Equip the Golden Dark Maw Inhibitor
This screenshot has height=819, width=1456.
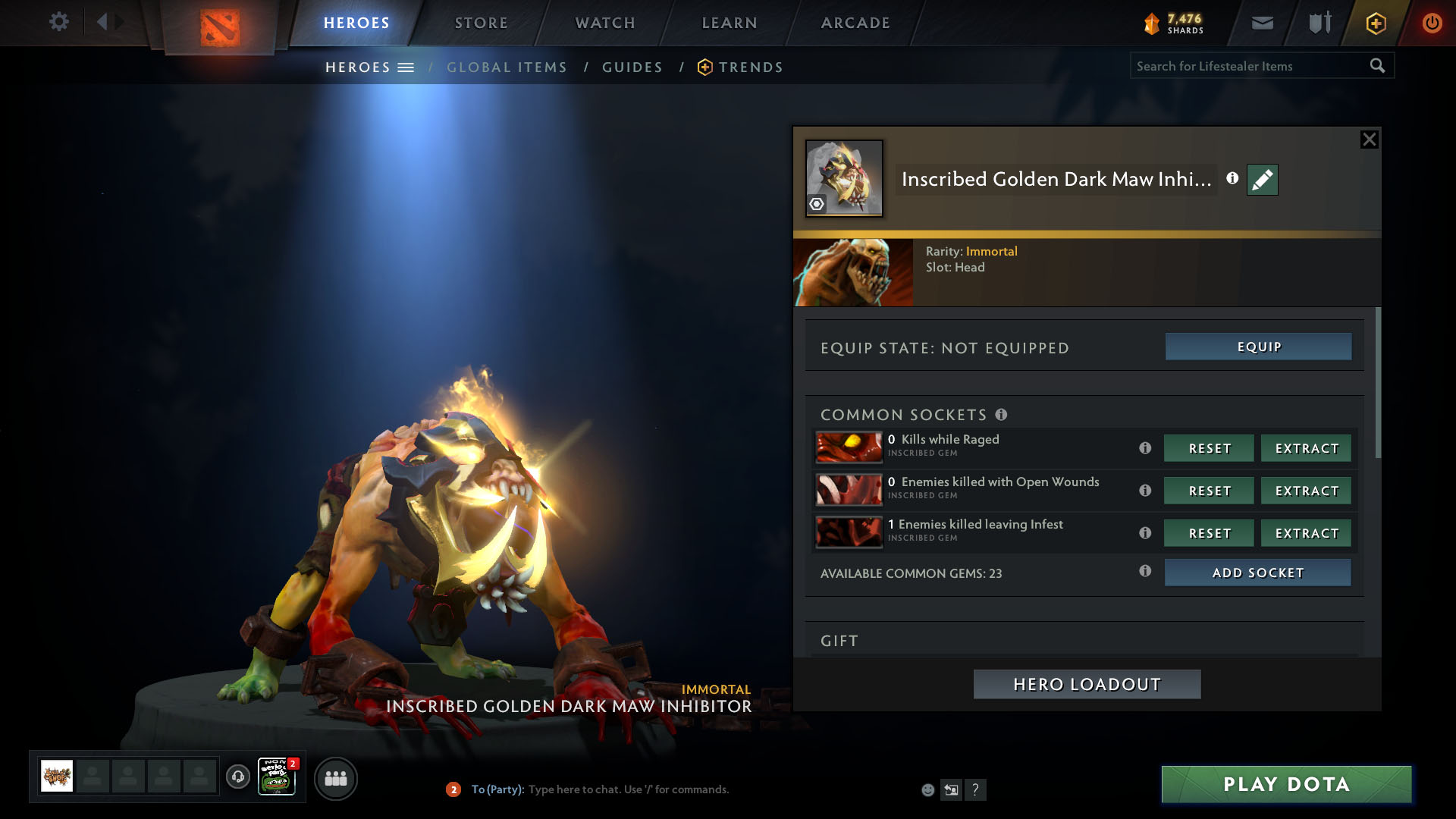point(1258,347)
